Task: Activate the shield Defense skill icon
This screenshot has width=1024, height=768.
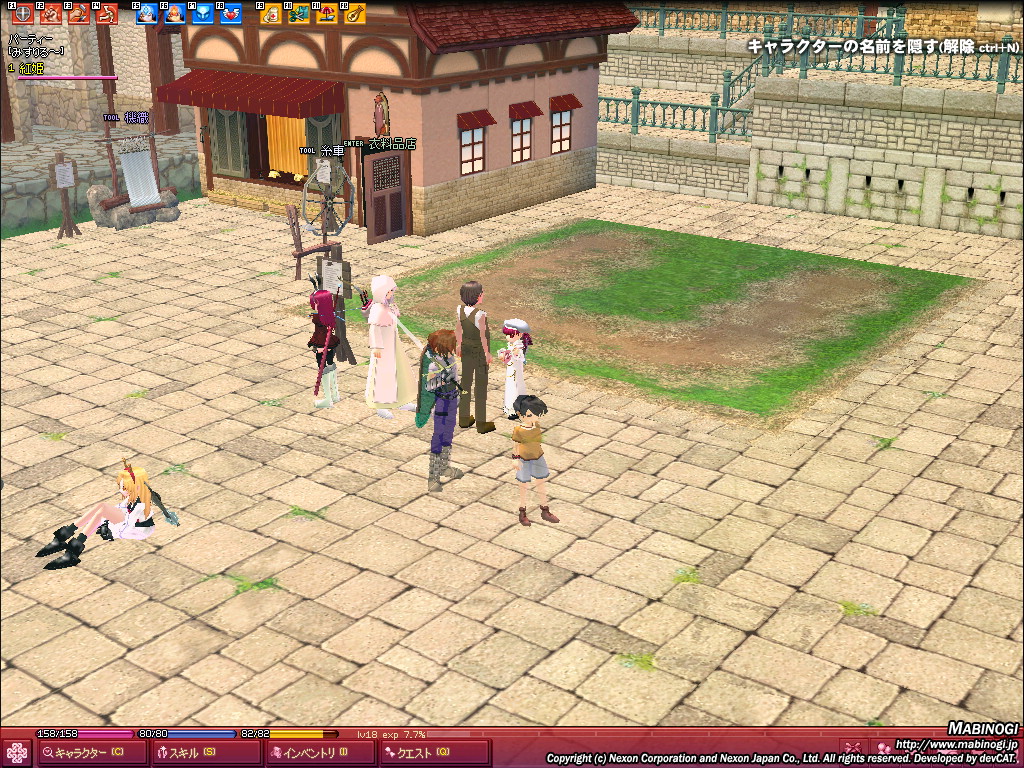Action: tap(22, 14)
